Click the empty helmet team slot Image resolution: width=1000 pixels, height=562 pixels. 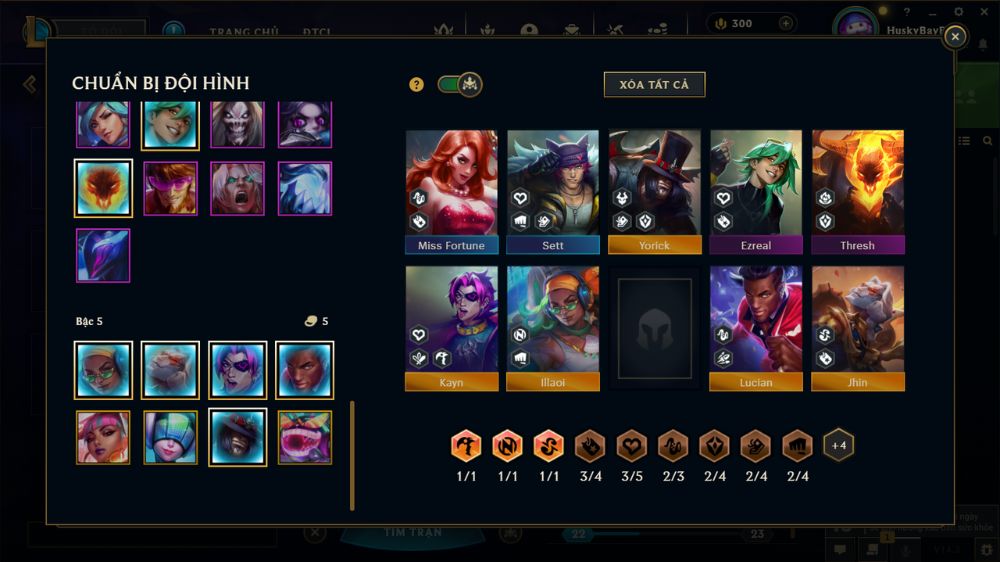pyautogui.click(x=655, y=327)
